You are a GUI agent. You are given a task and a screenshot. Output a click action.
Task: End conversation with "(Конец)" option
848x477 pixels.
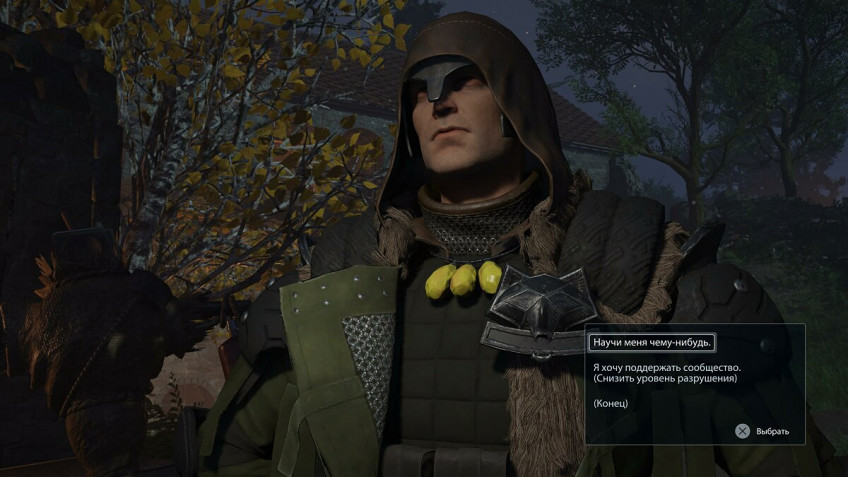610,402
